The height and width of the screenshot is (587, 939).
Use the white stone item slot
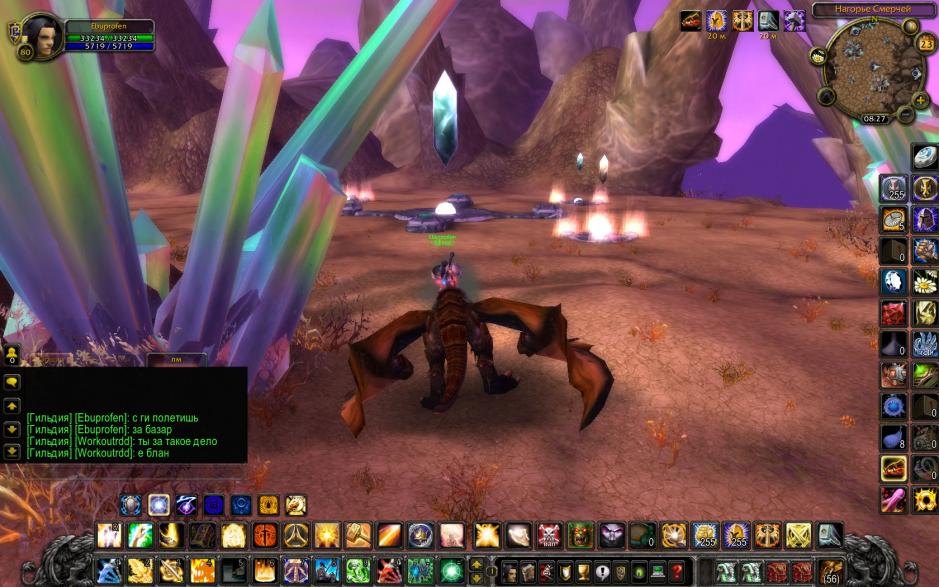coord(925,157)
